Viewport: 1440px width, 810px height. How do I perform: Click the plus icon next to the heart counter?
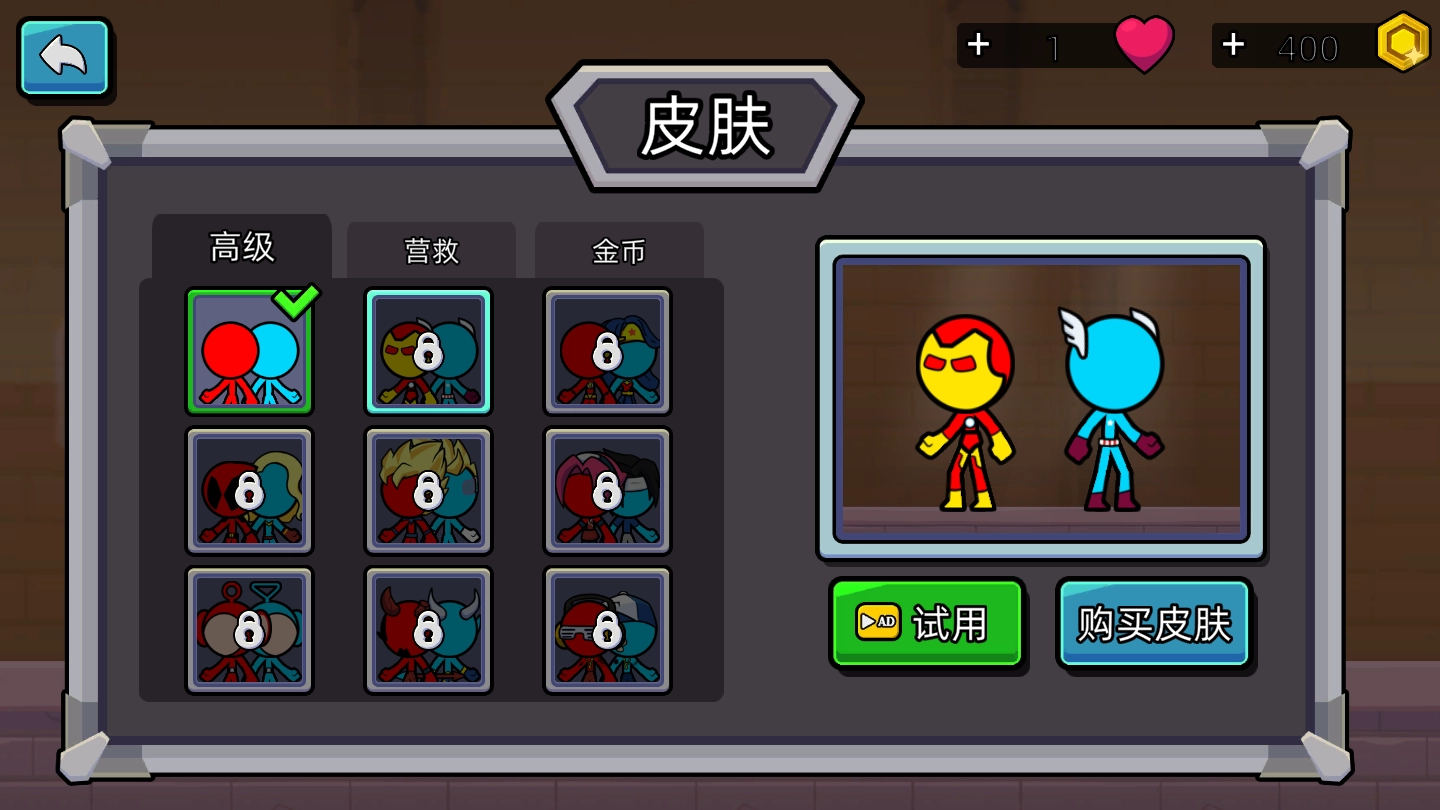[x=978, y=44]
